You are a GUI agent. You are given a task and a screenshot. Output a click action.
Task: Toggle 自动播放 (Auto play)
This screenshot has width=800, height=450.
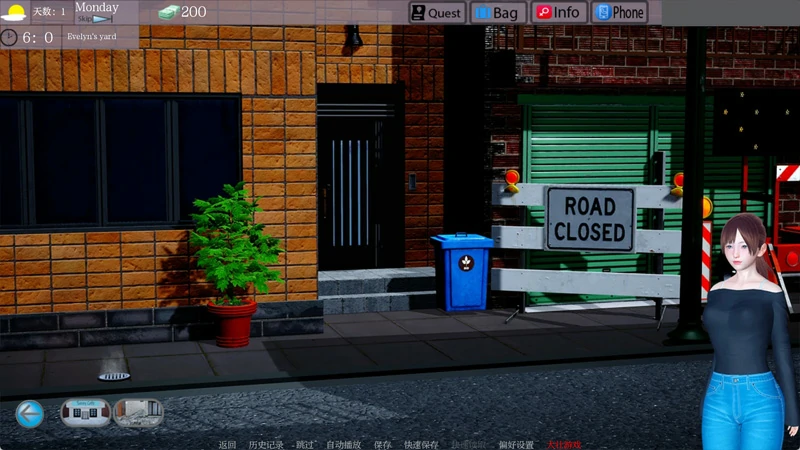[x=344, y=444]
